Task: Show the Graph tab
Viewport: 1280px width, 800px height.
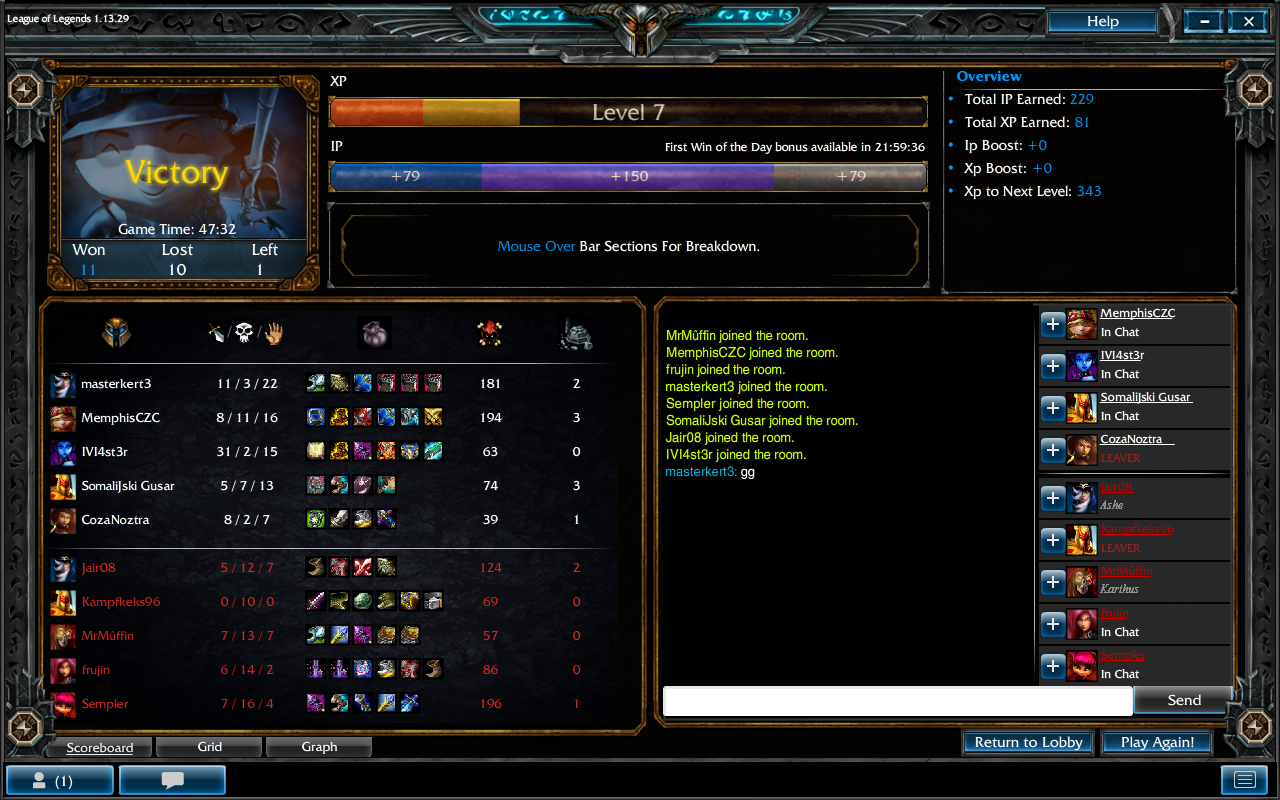Action: [319, 747]
